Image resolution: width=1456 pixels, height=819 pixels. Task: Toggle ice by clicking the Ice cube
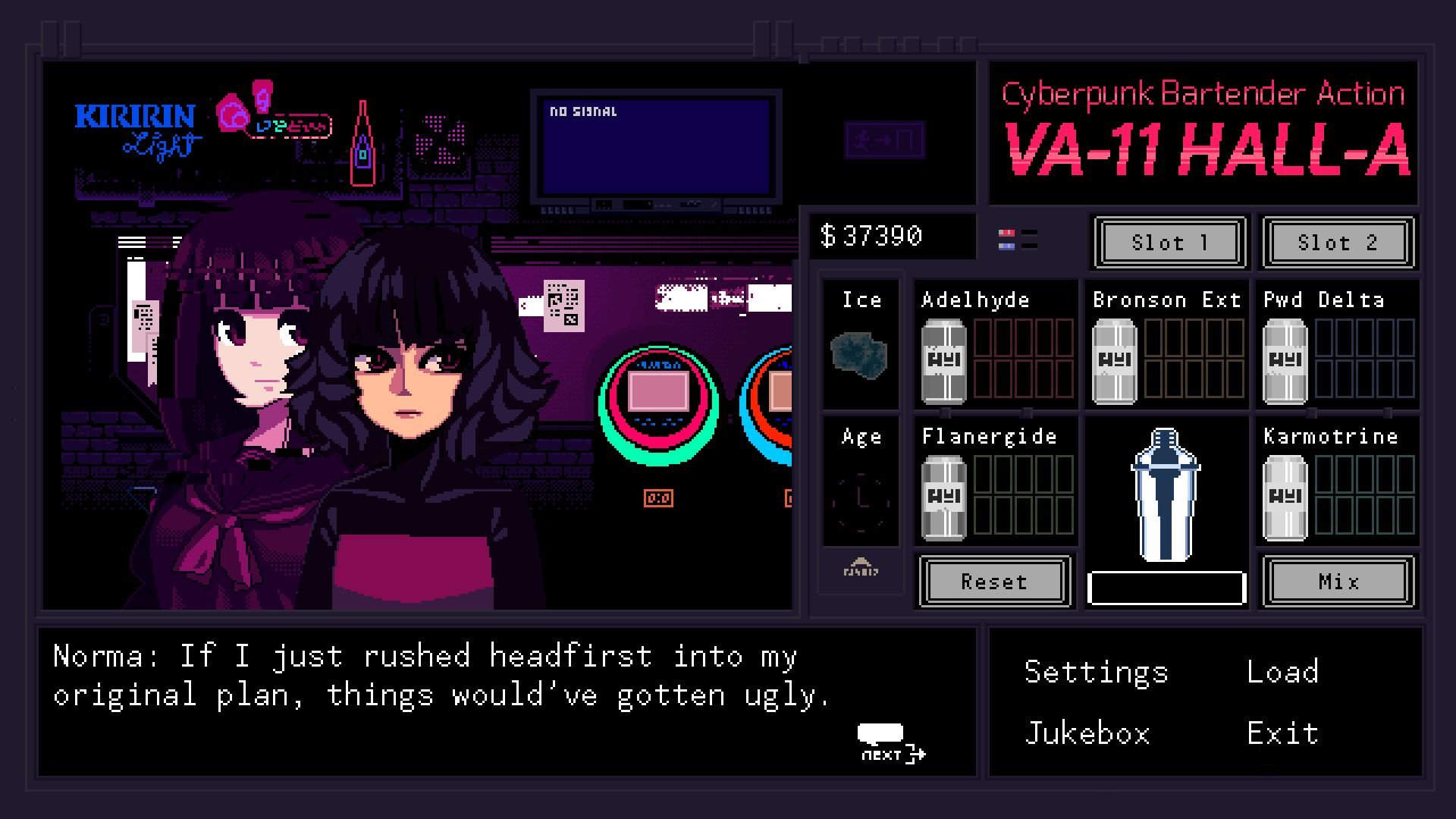click(858, 356)
